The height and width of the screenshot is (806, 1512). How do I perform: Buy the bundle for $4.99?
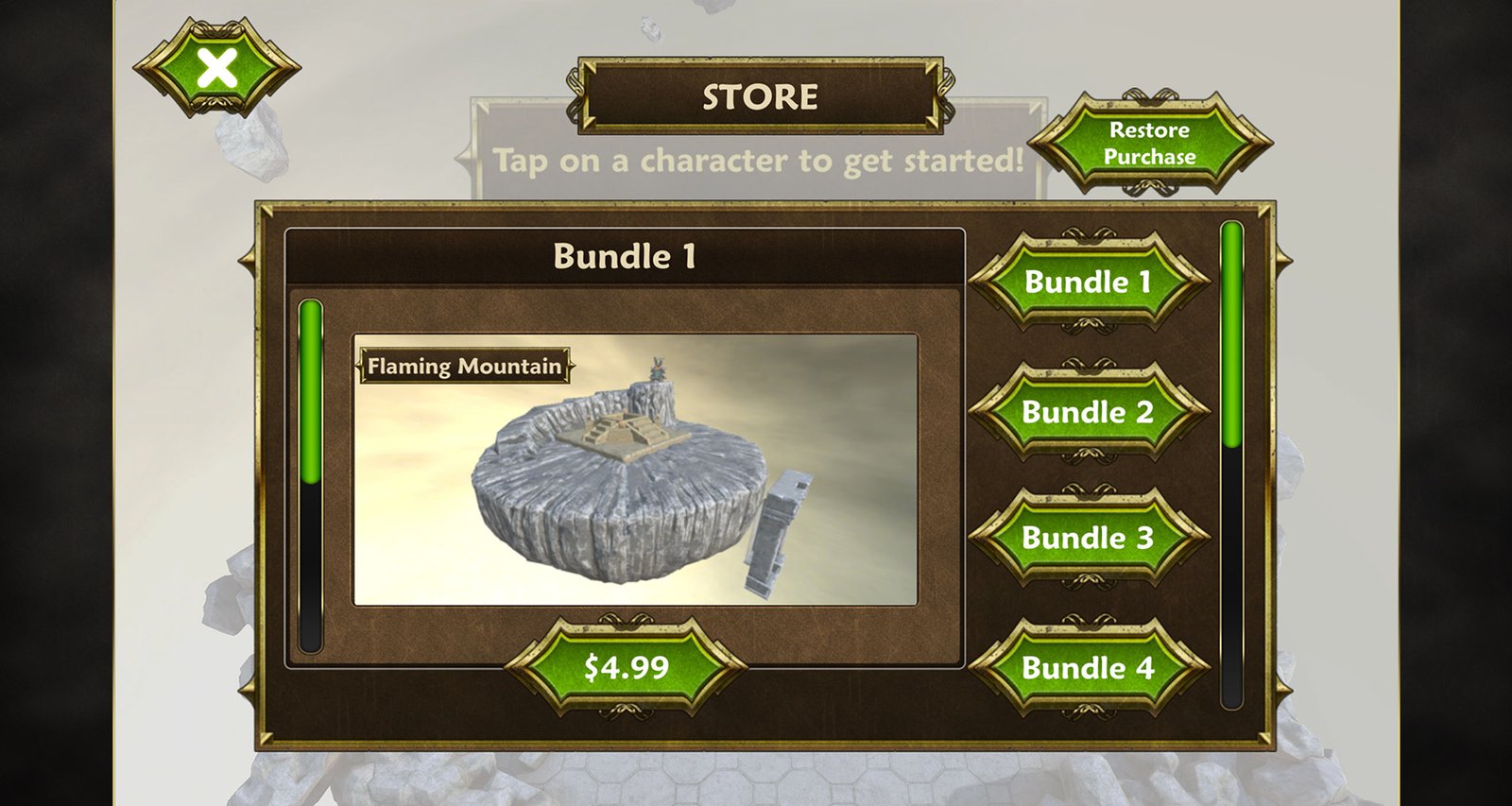[626, 667]
